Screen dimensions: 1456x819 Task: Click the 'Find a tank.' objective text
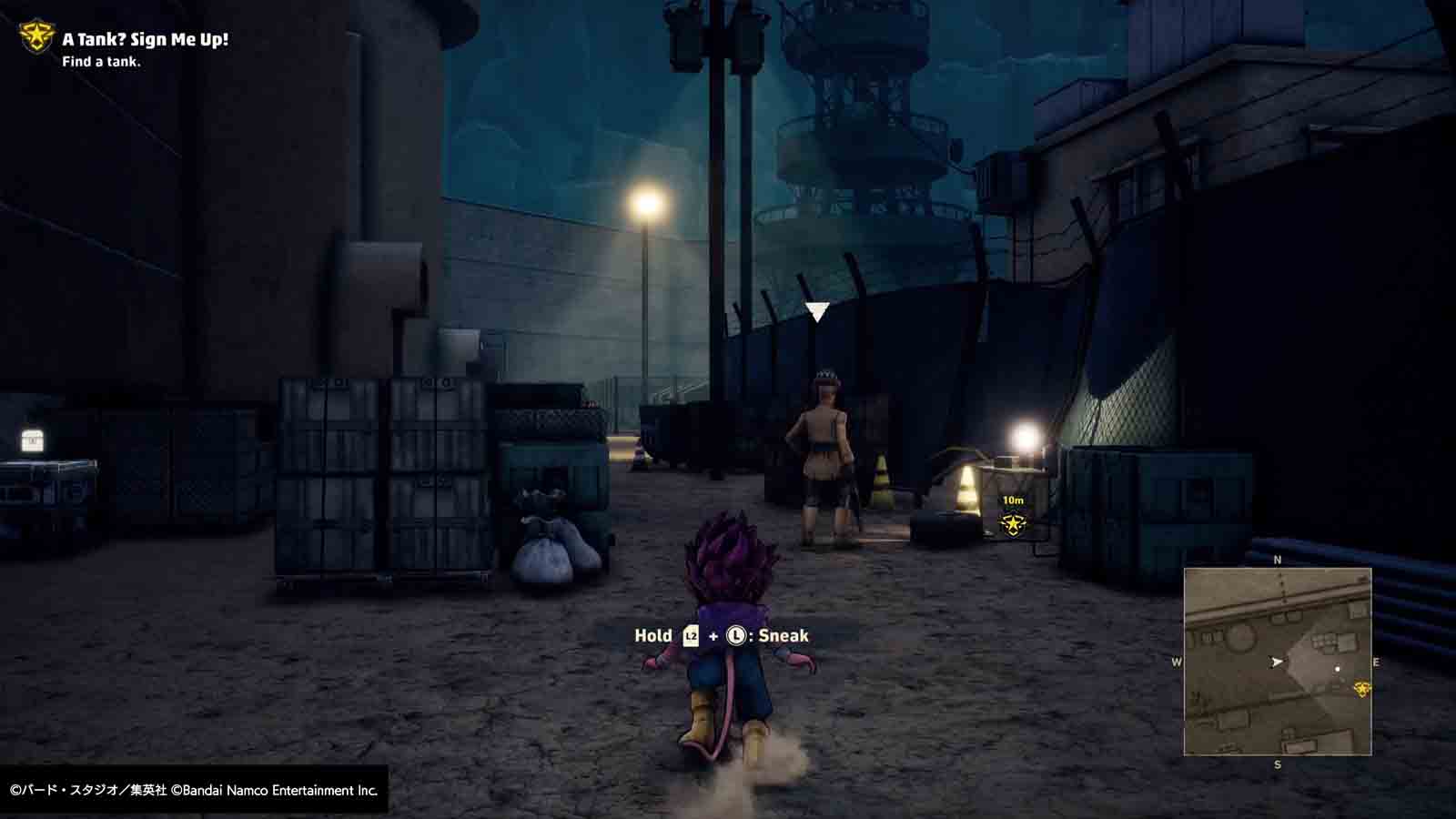tap(102, 64)
